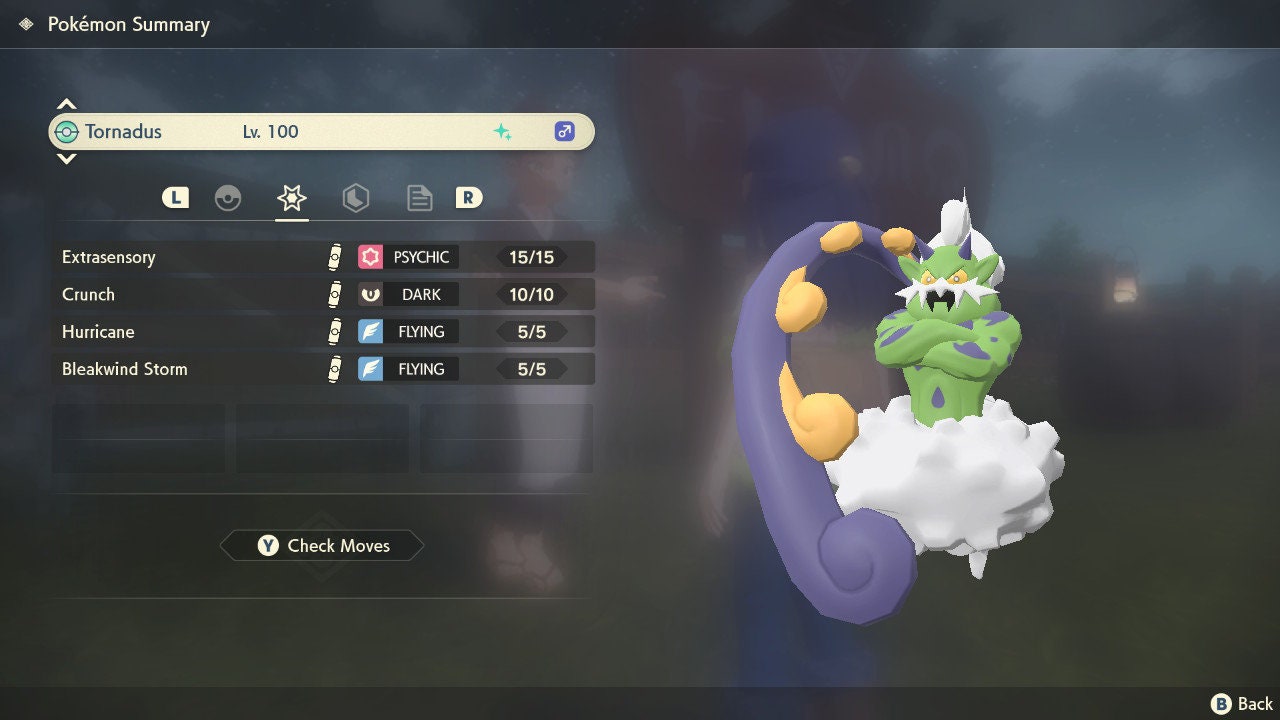Screen dimensions: 1280x720
Task: Switch to the hexagon stats tab
Action: point(355,198)
